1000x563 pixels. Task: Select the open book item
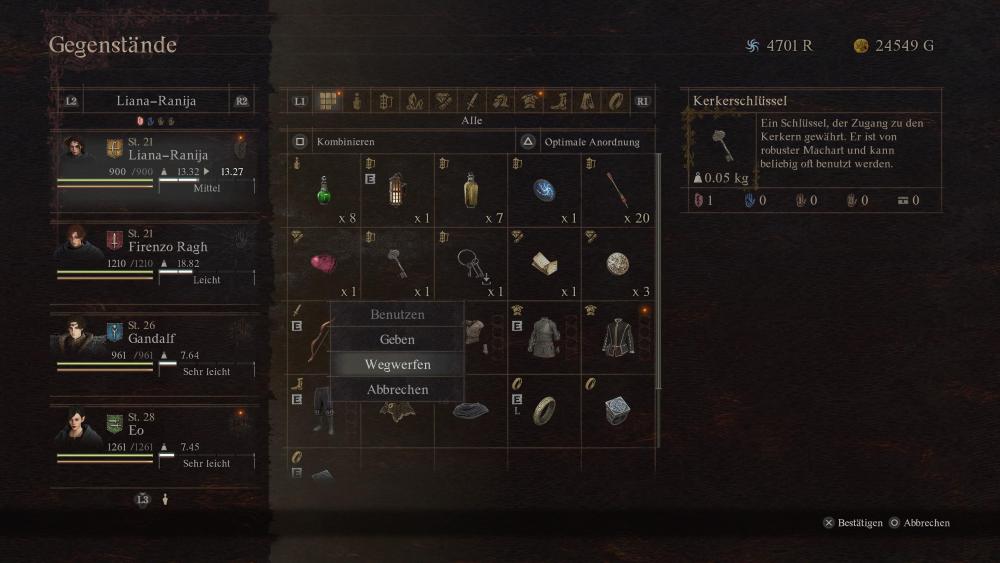click(545, 264)
